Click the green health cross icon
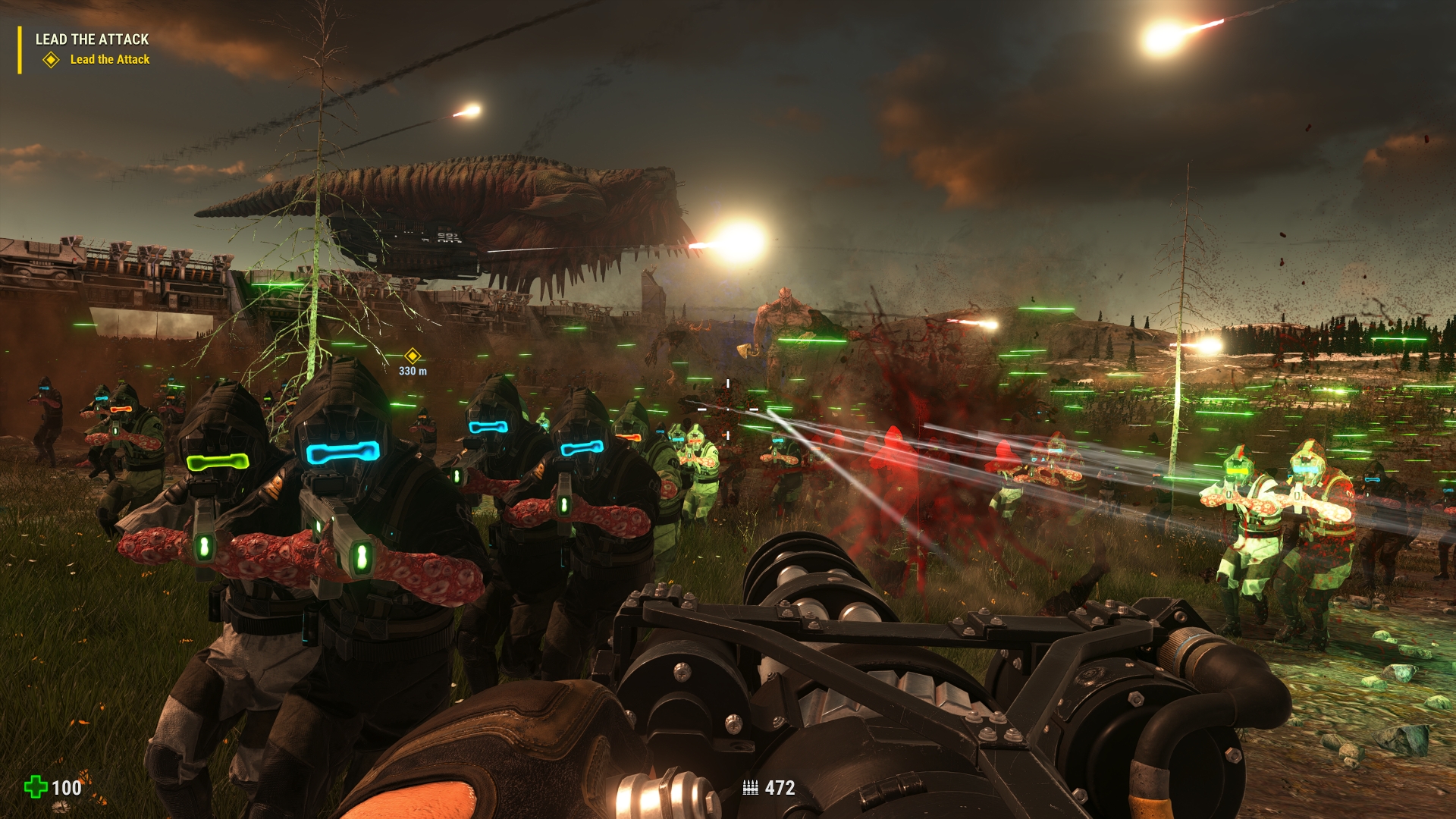 35,787
